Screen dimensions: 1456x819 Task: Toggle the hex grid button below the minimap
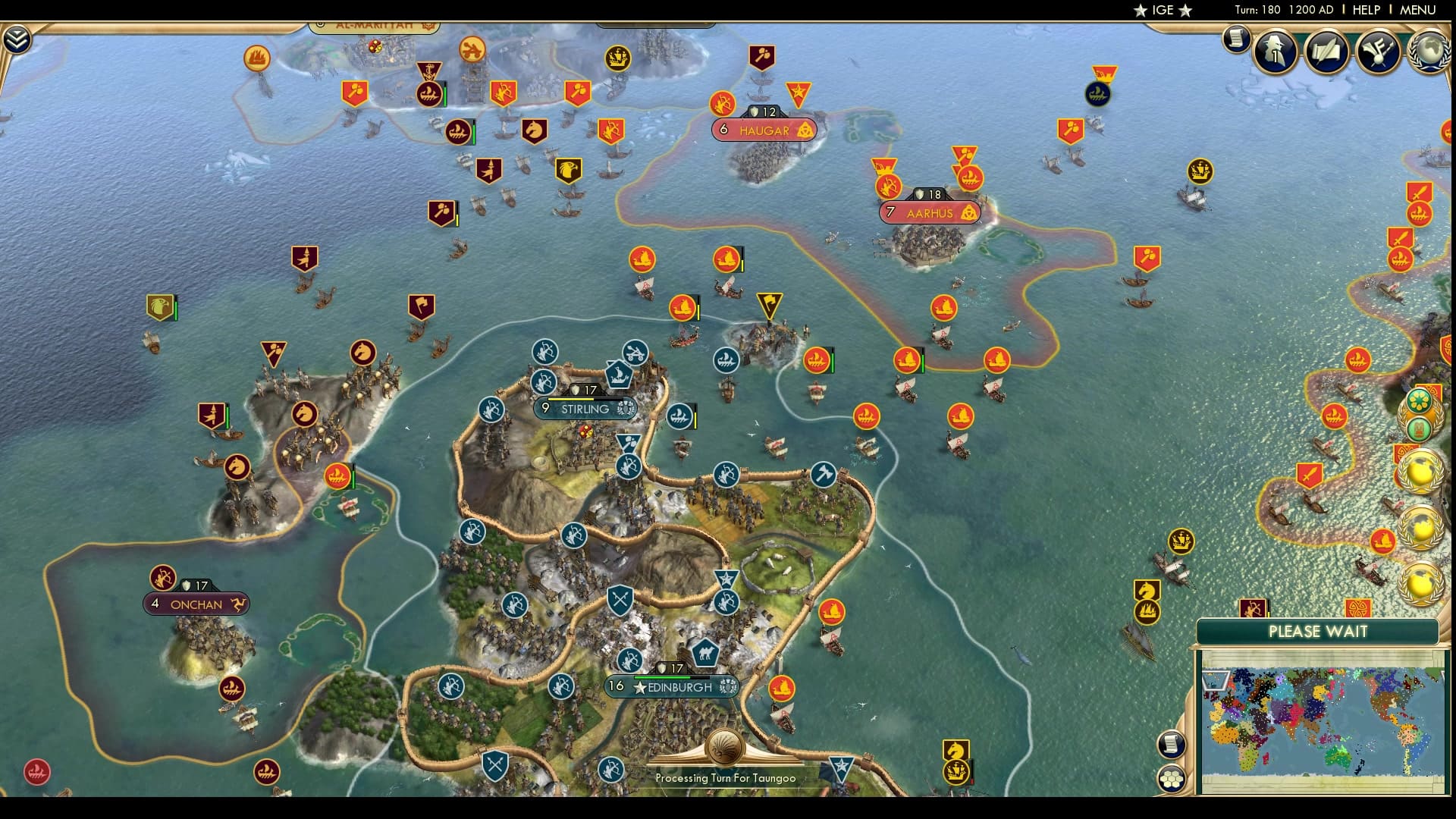1172,780
